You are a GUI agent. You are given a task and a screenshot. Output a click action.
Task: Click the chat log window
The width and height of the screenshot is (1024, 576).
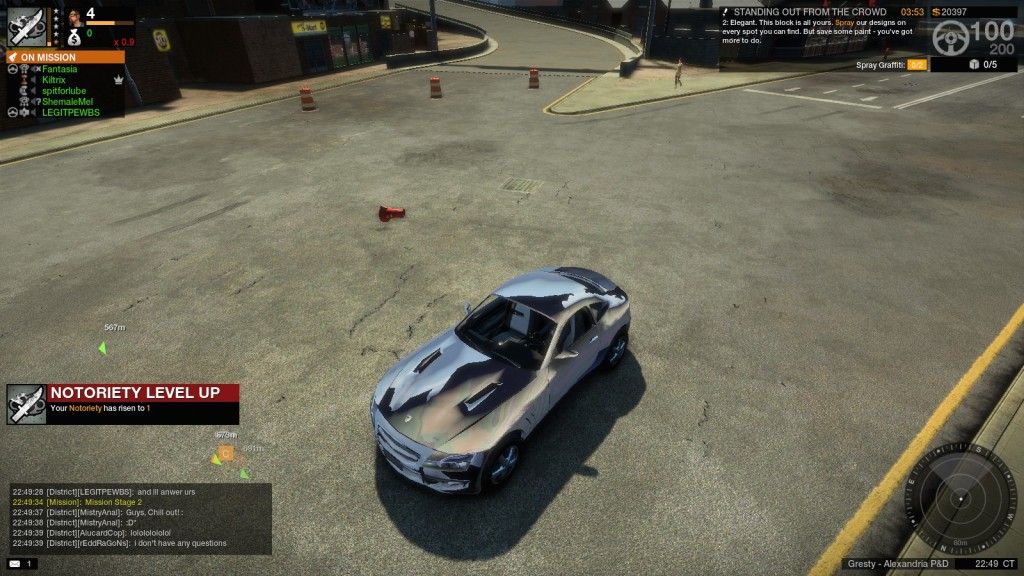(x=138, y=519)
